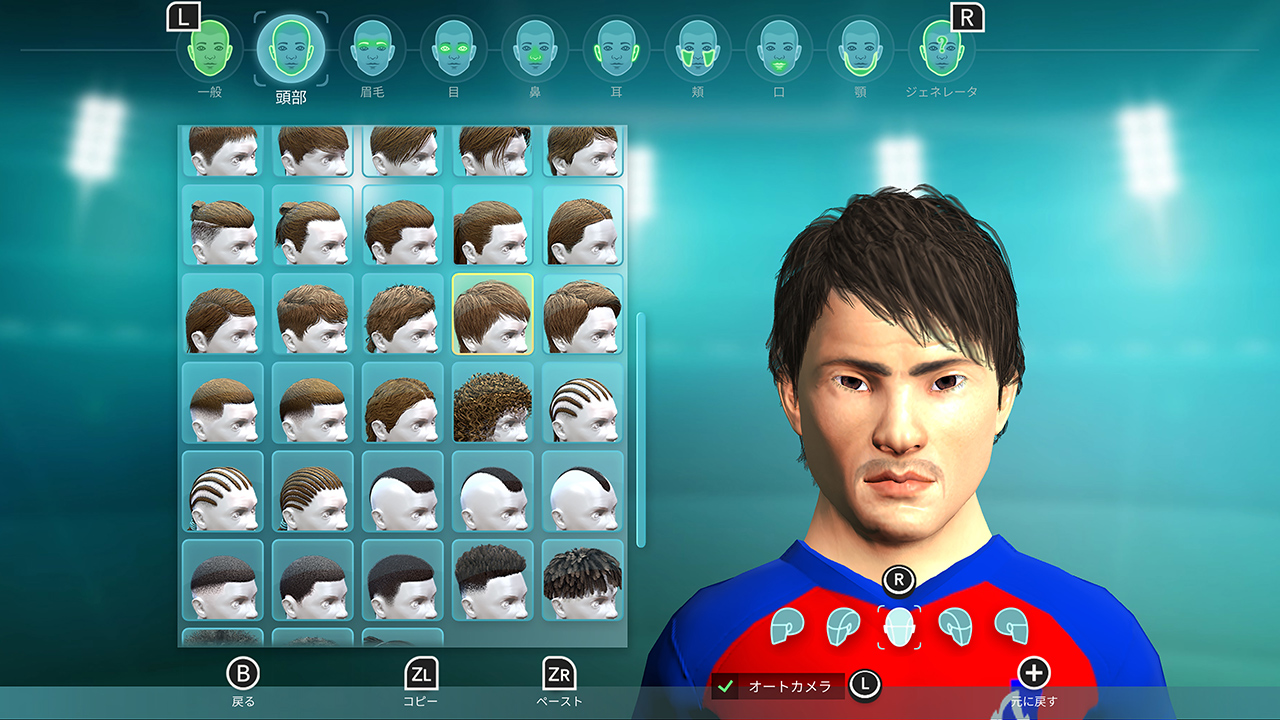Choose the 頬 cheeks category
The width and height of the screenshot is (1280, 720).
(x=697, y=50)
